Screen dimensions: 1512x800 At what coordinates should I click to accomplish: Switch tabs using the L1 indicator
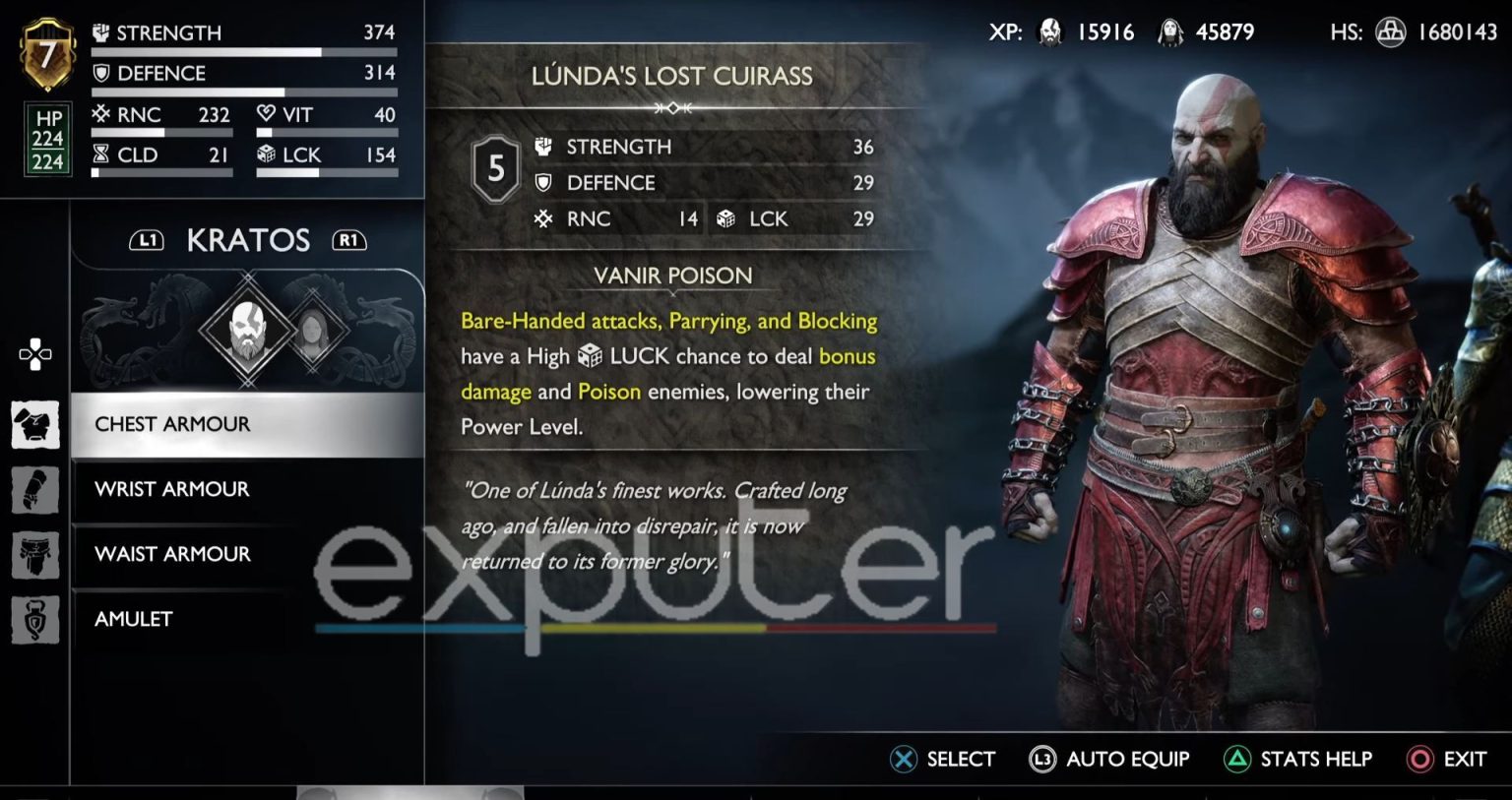click(x=145, y=239)
